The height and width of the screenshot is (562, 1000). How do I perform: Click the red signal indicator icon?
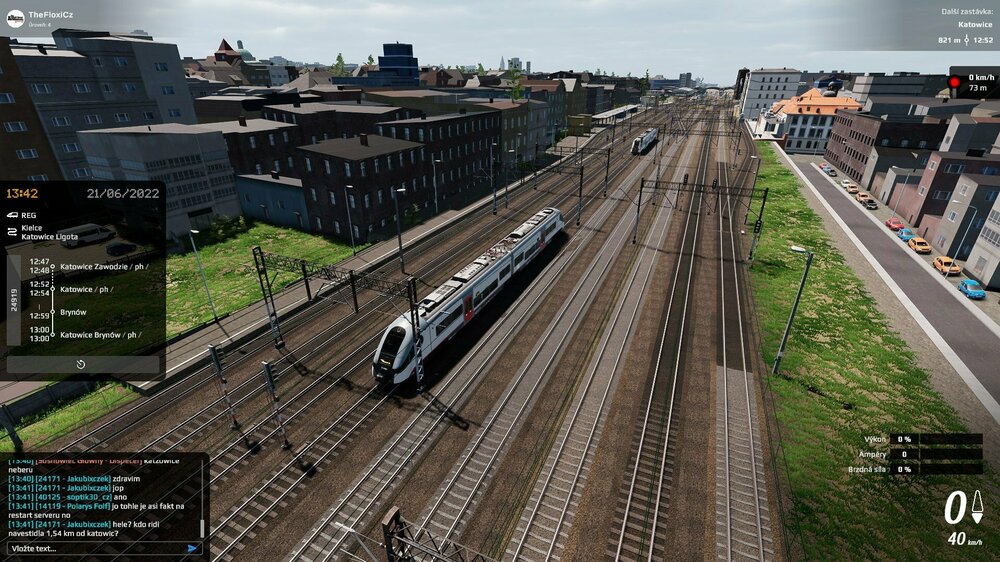pos(954,81)
